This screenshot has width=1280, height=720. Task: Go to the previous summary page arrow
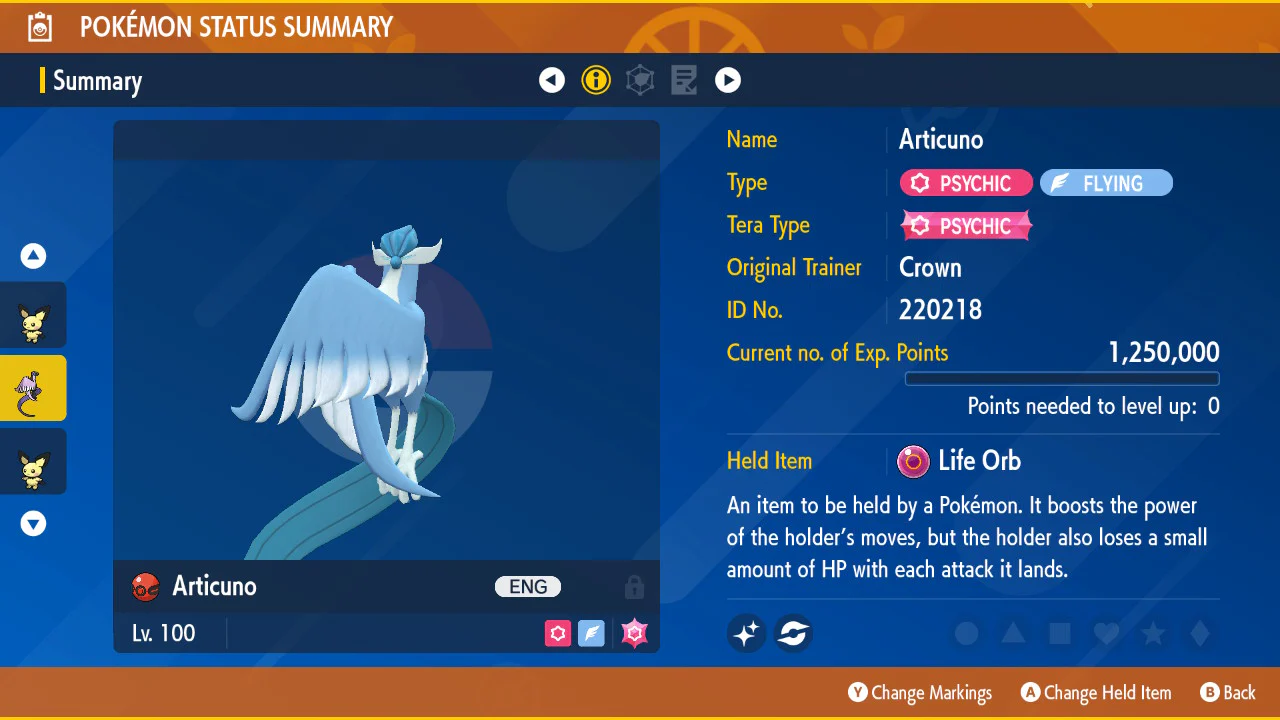(x=552, y=80)
